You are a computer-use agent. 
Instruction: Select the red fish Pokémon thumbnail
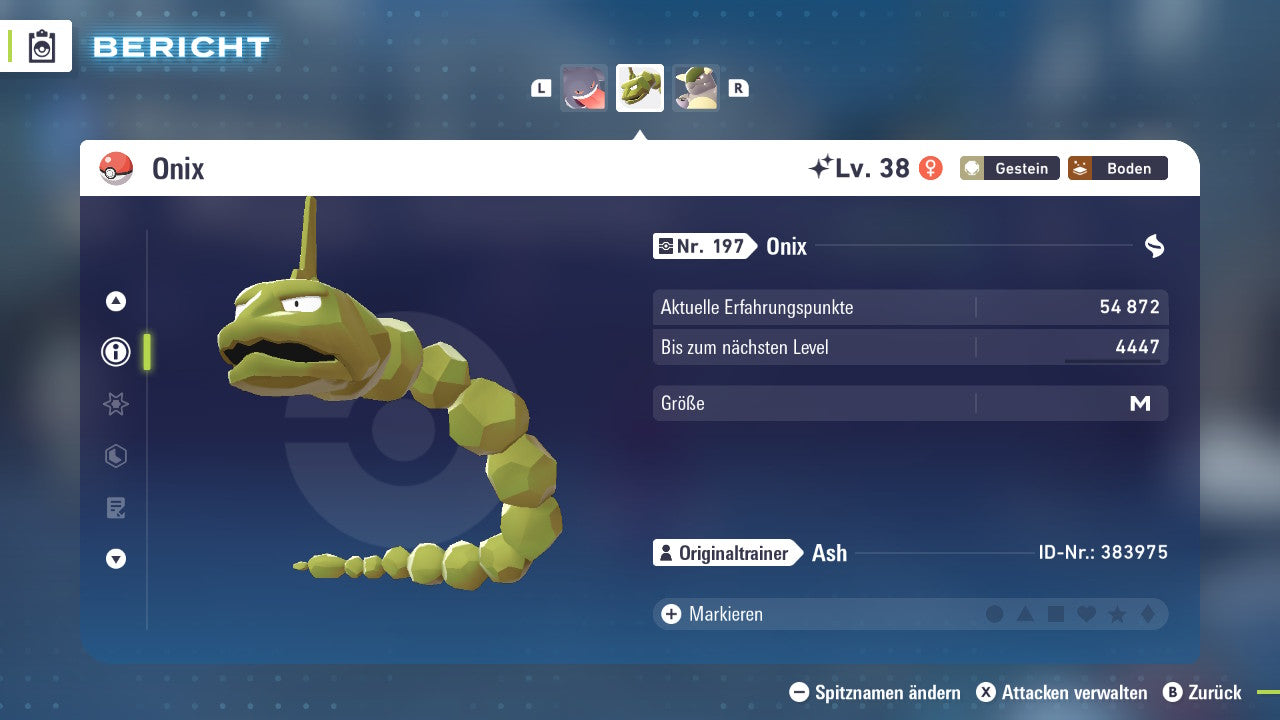584,88
